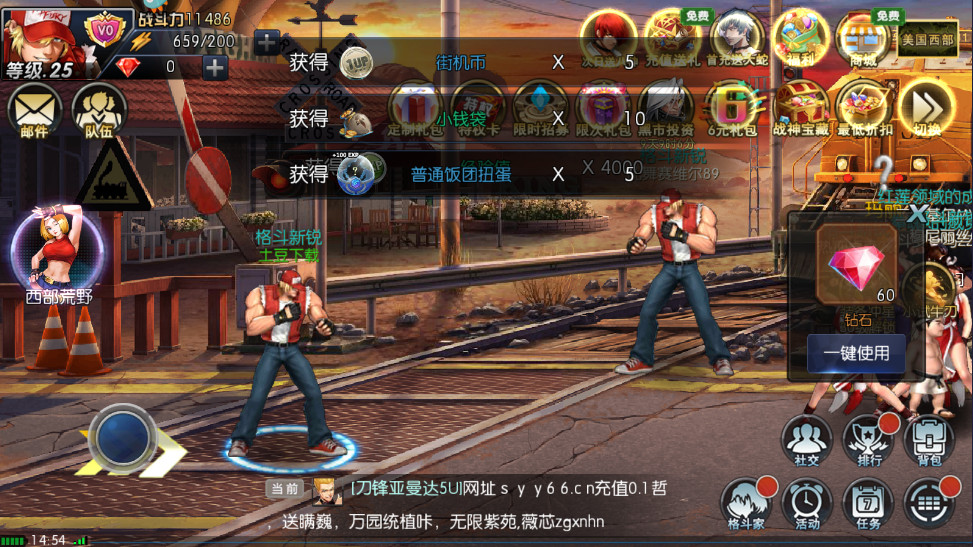
Task: View the 活动 events clock icon
Action: click(x=806, y=502)
